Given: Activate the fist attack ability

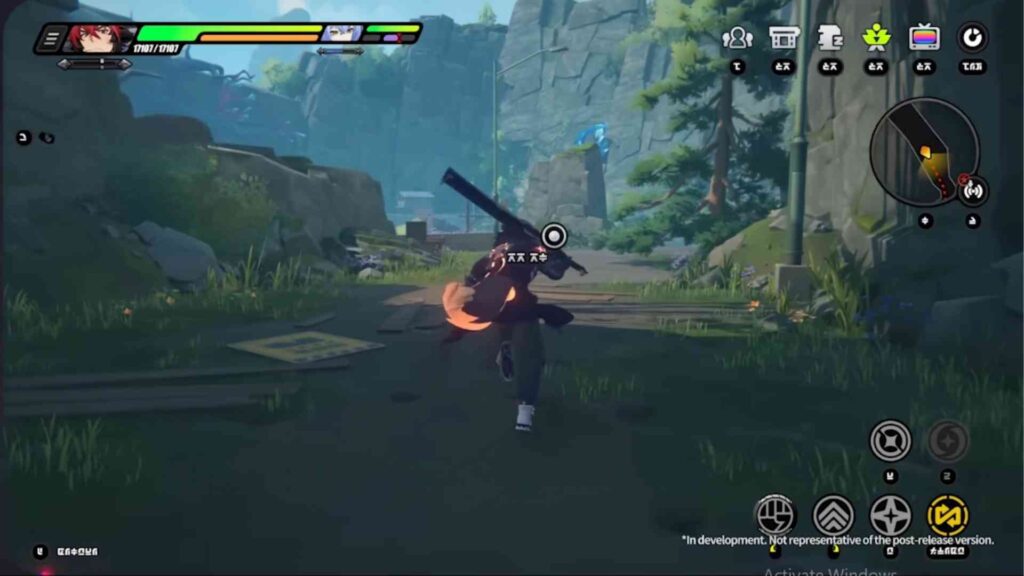Looking at the screenshot, I should (774, 515).
